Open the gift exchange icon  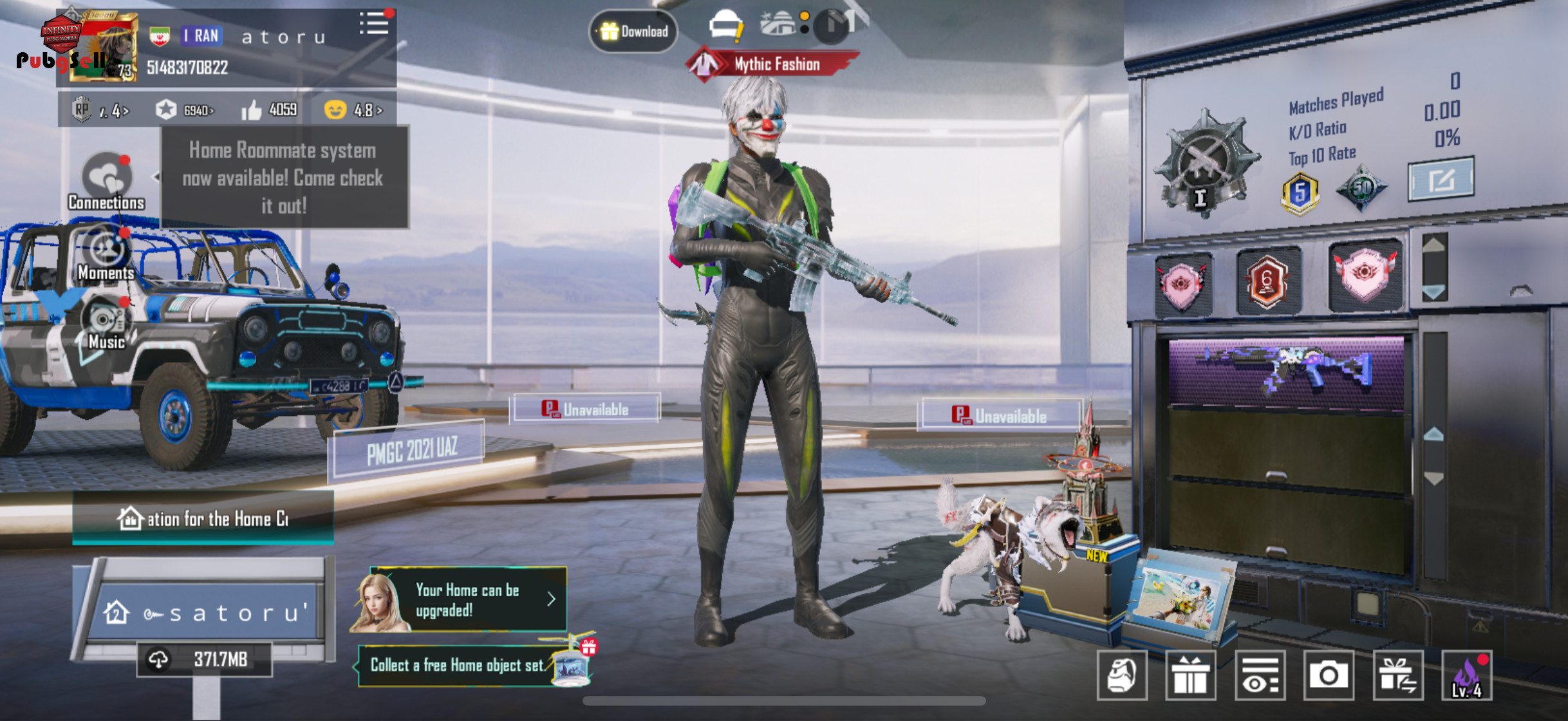pyautogui.click(x=1397, y=675)
